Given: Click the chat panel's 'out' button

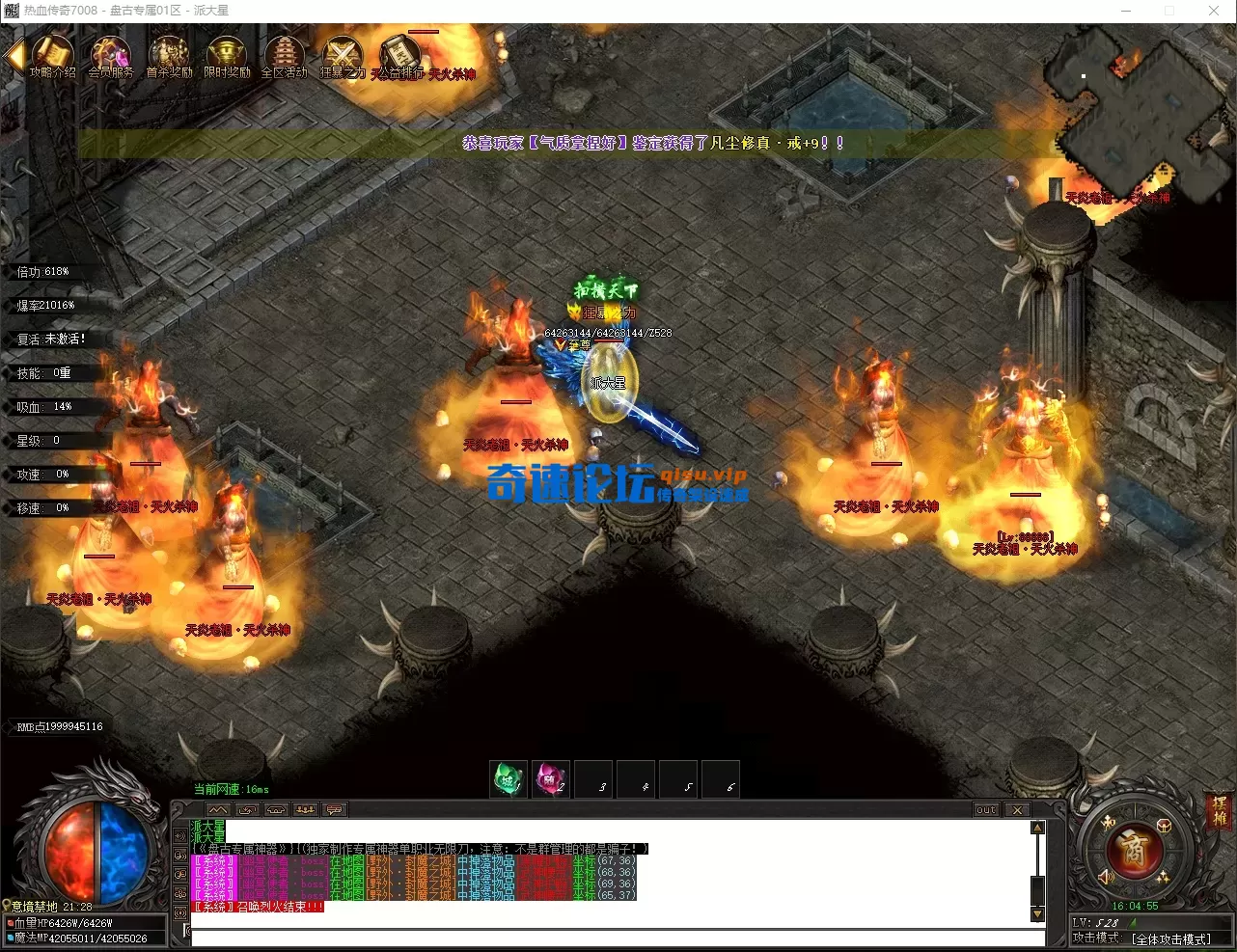Looking at the screenshot, I should (x=985, y=809).
